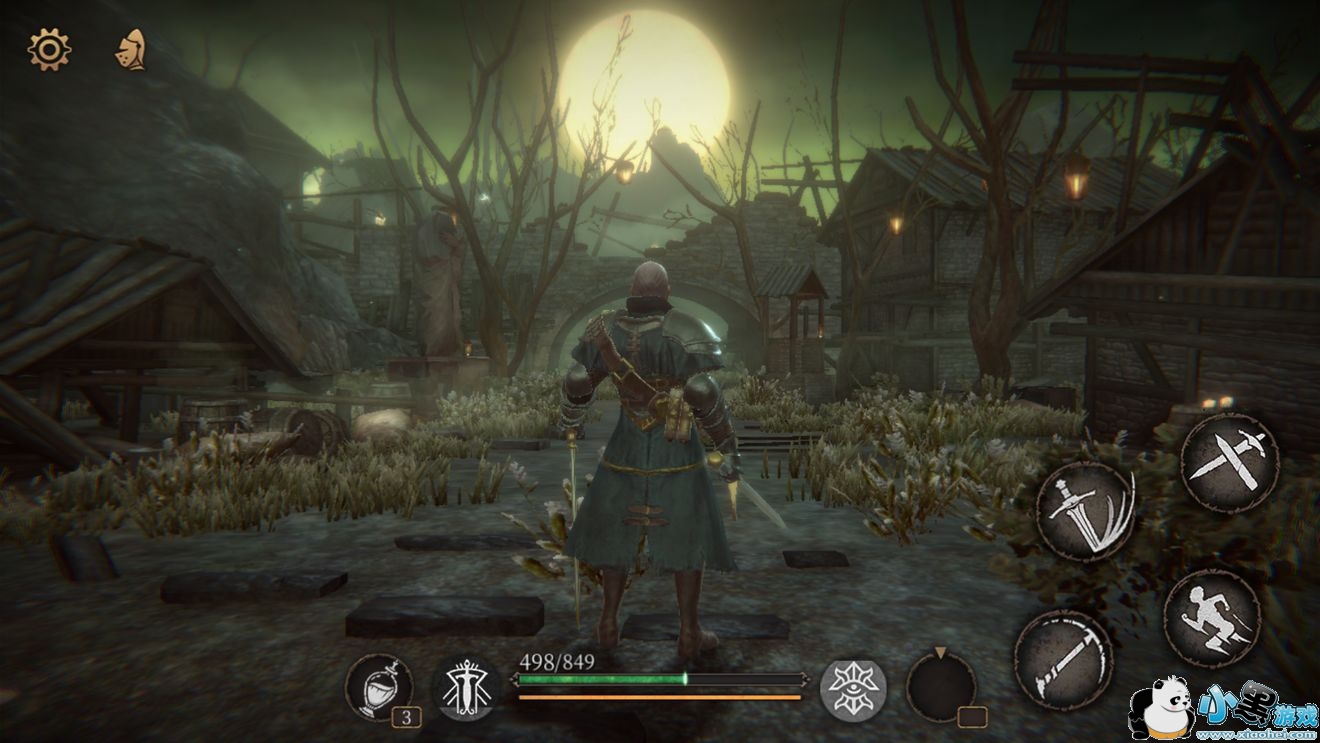Tap the empty dark circular item slot

pos(941,686)
